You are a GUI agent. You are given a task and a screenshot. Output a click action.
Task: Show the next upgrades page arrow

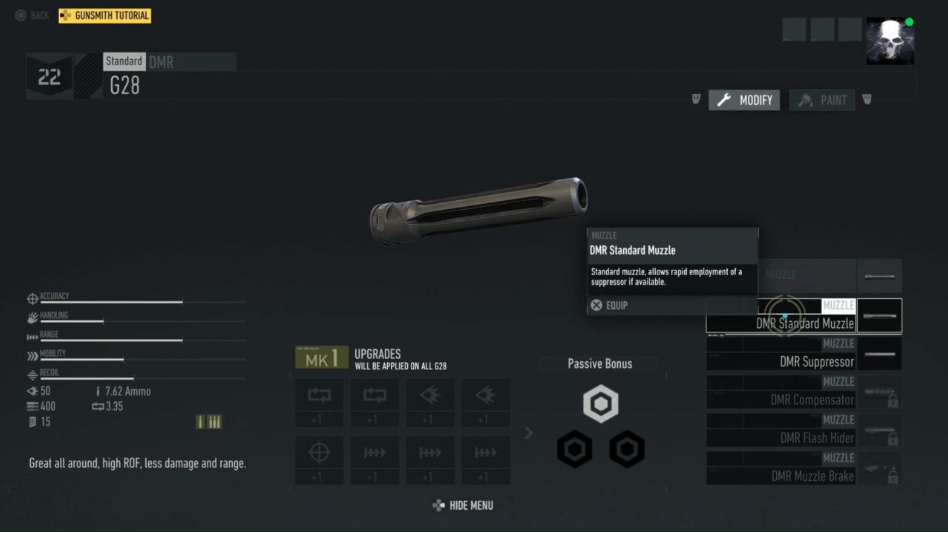pos(529,433)
